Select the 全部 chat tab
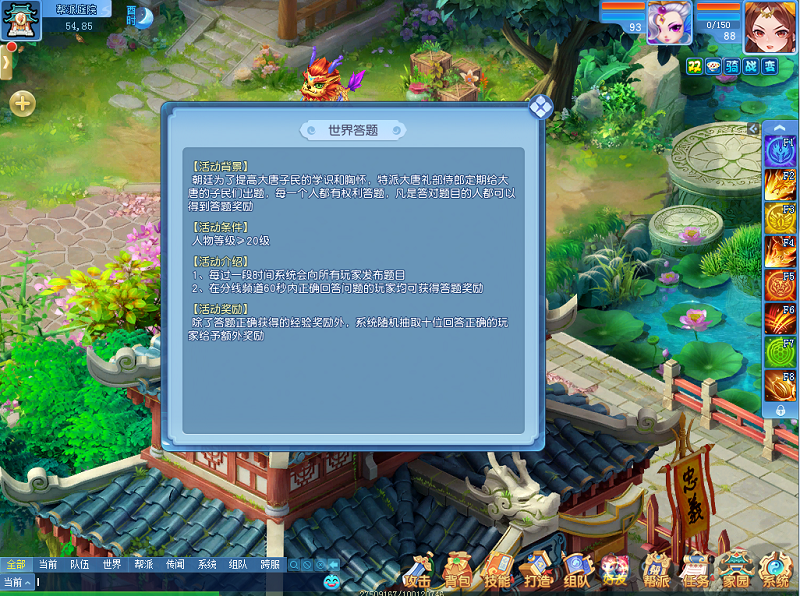Image resolution: width=800 pixels, height=596 pixels. [15, 564]
